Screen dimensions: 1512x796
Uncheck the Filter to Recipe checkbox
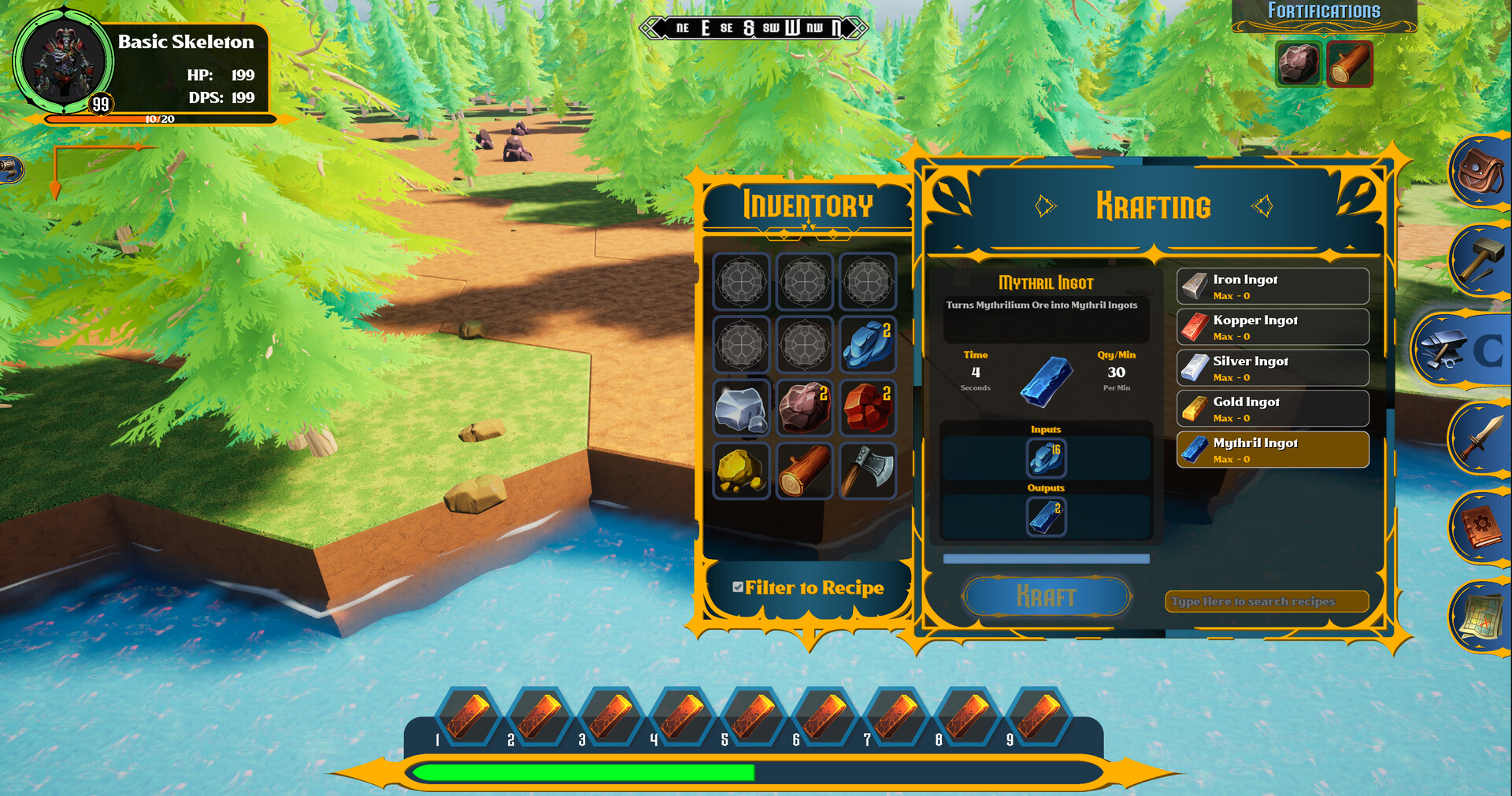(737, 586)
